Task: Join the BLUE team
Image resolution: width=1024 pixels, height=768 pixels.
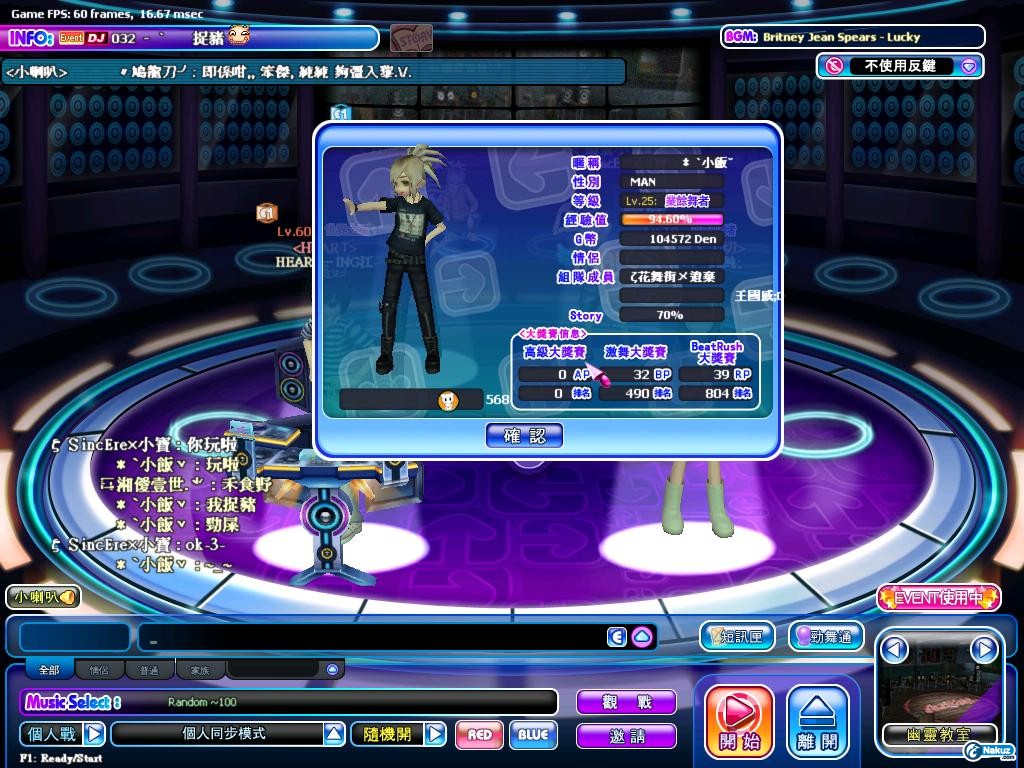Action: click(533, 735)
